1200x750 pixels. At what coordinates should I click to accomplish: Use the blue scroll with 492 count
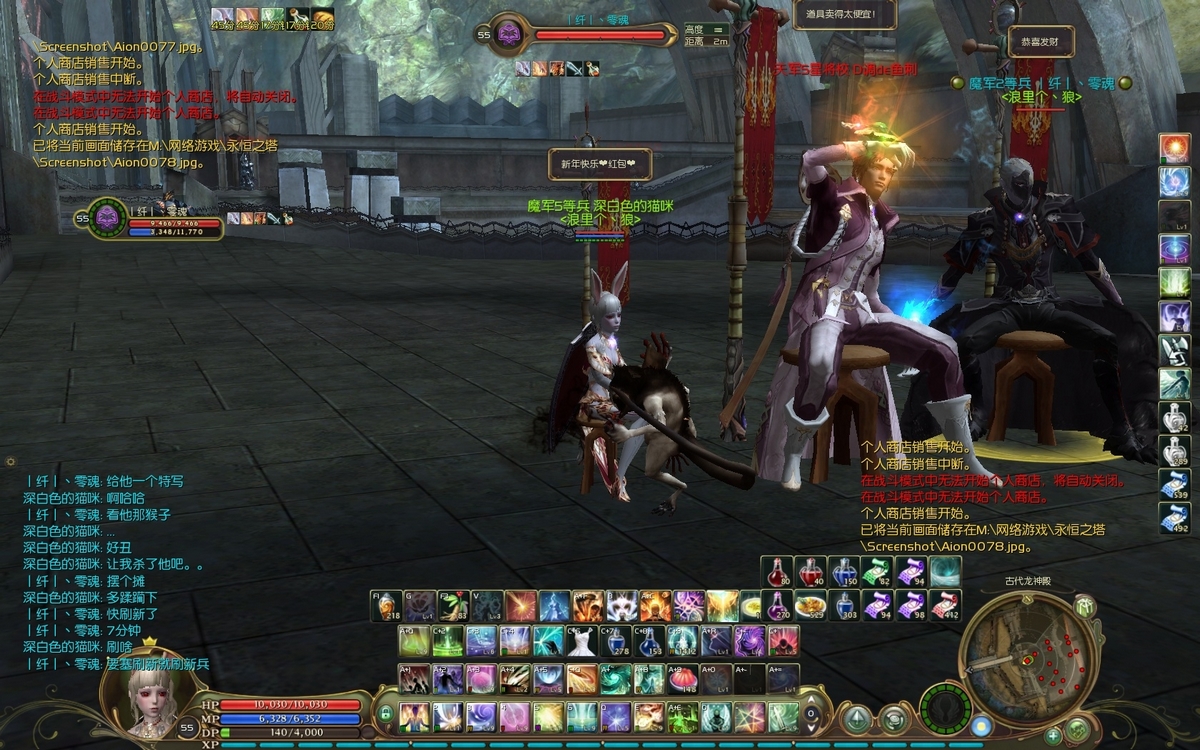point(1174,517)
